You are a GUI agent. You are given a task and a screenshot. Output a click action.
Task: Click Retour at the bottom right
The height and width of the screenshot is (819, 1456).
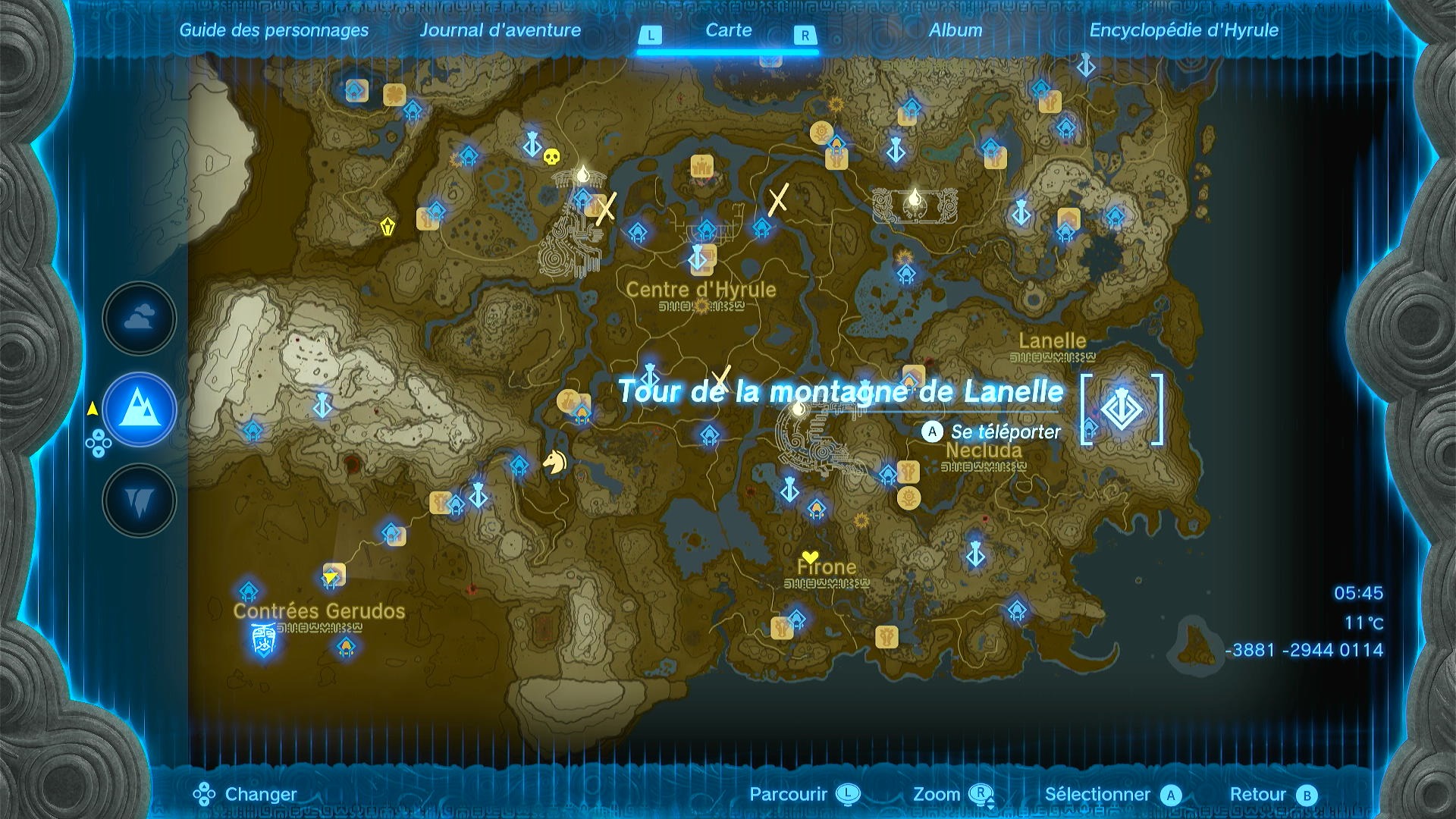1262,795
